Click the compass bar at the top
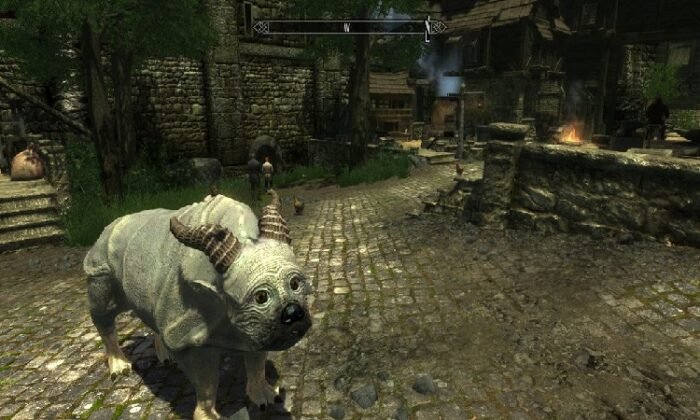The image size is (700, 420). coord(349,28)
